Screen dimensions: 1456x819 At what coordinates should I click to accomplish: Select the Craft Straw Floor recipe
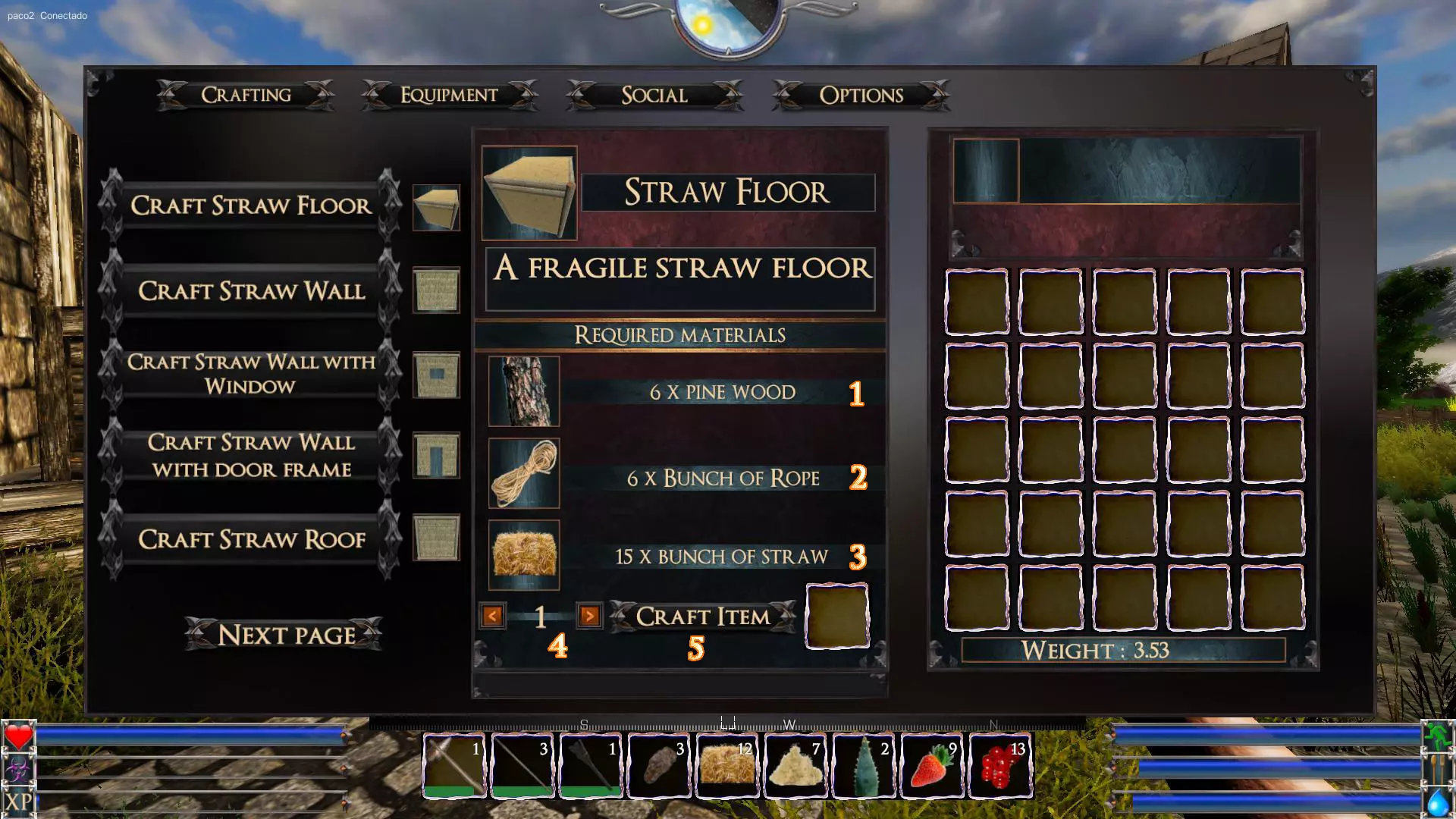pyautogui.click(x=250, y=206)
